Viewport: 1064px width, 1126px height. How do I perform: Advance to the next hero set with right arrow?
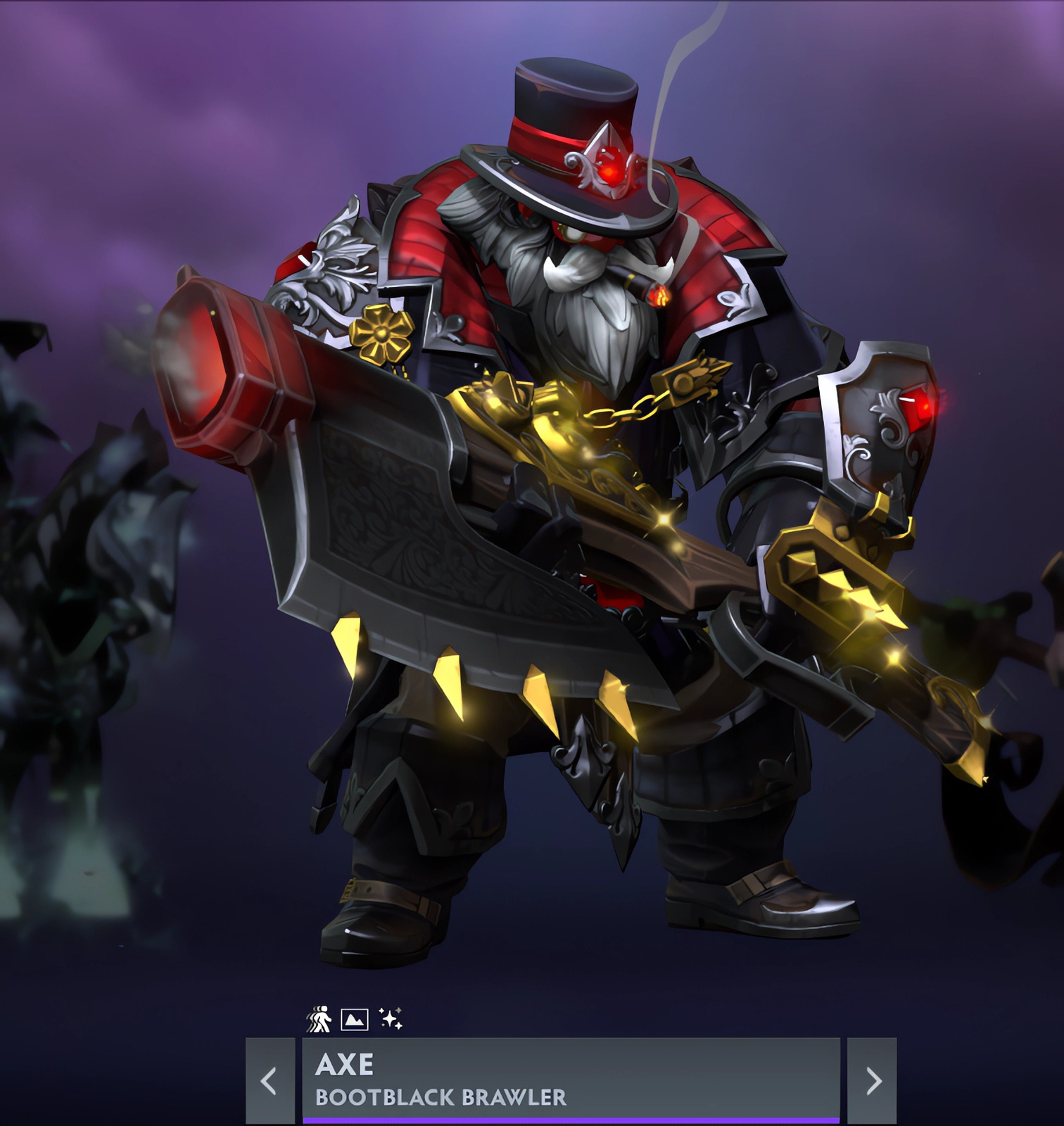[873, 1080]
